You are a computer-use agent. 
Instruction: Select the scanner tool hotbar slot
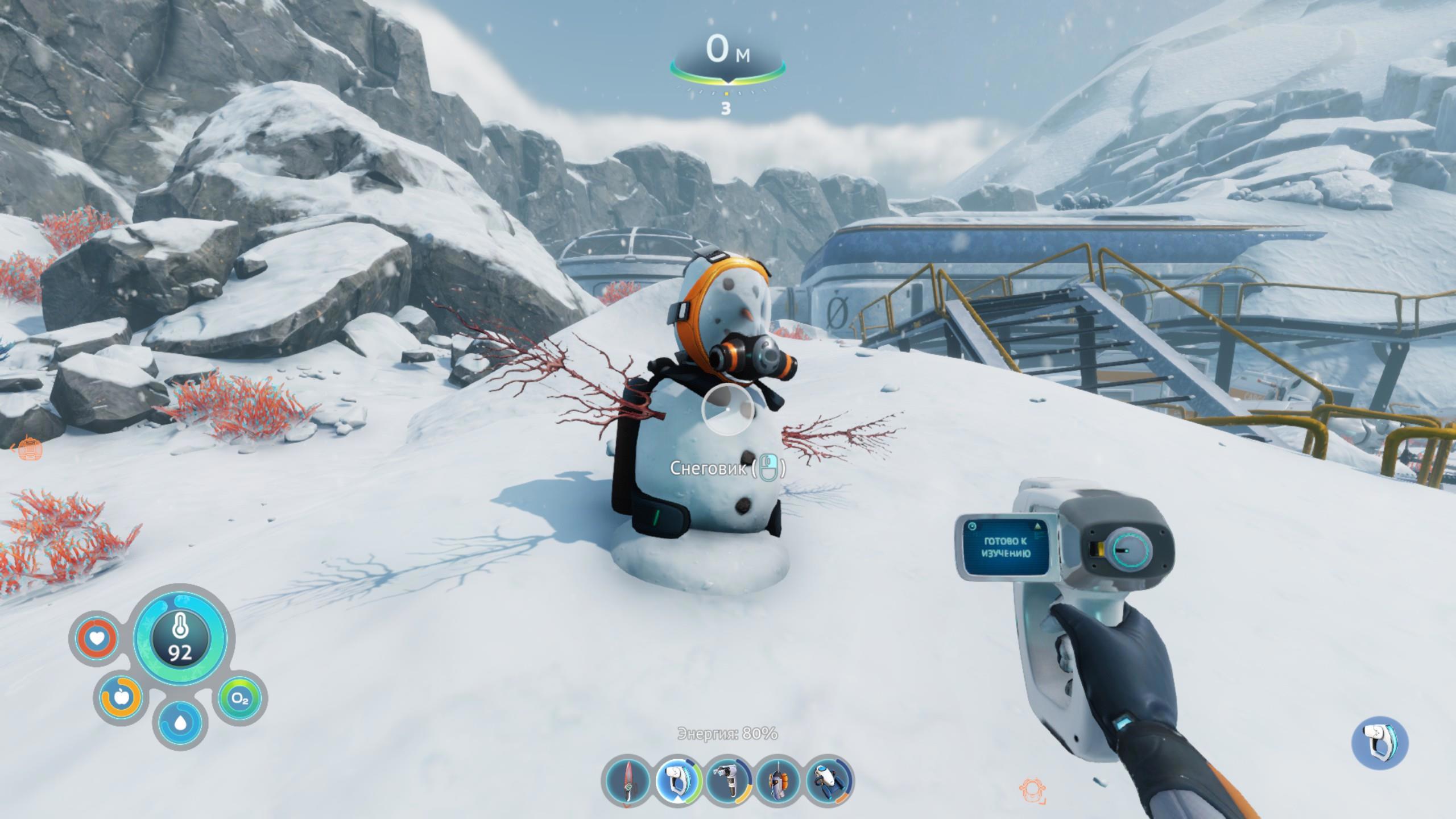[678, 781]
